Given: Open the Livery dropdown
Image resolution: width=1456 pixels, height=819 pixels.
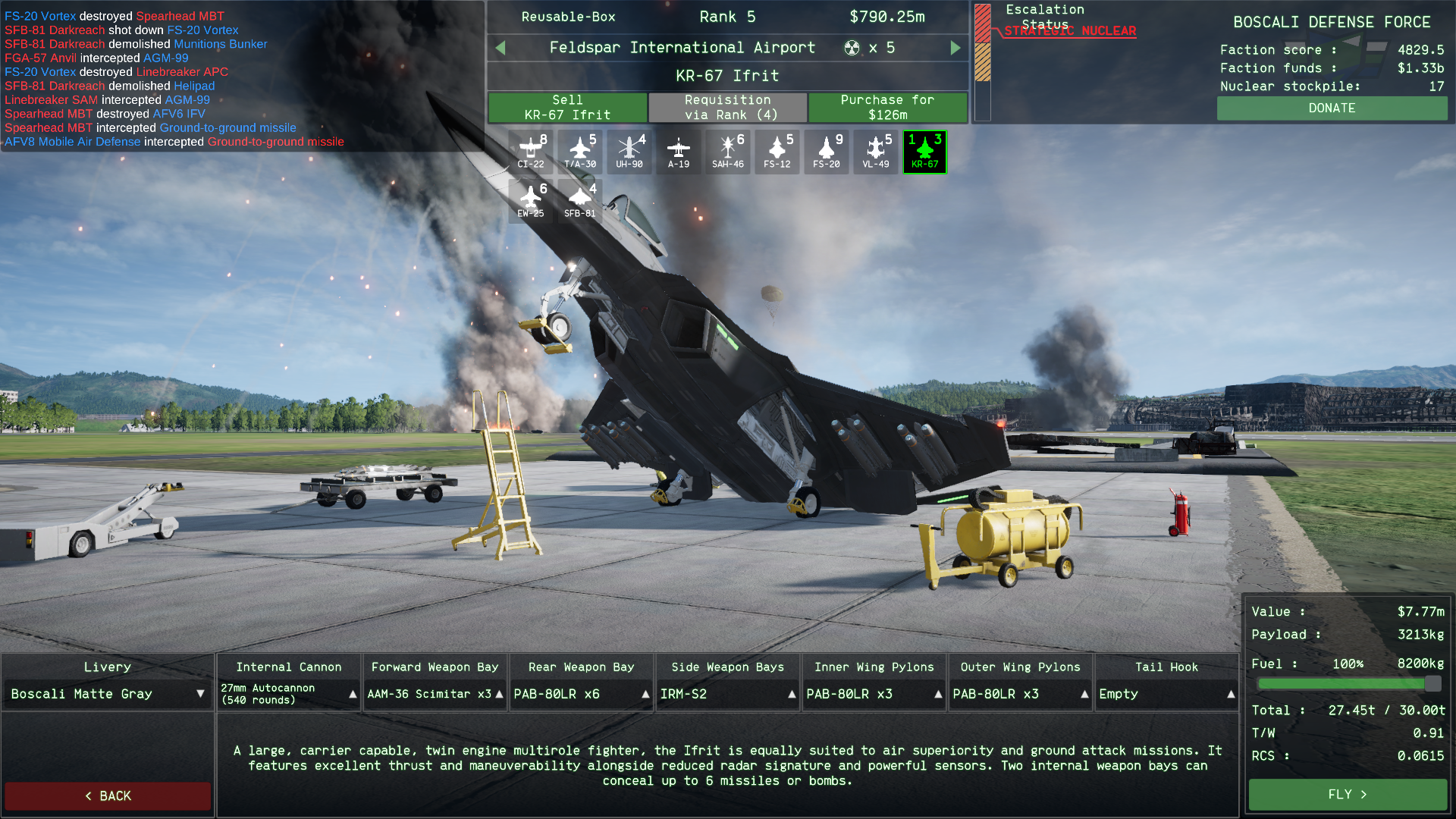Looking at the screenshot, I should click(108, 694).
